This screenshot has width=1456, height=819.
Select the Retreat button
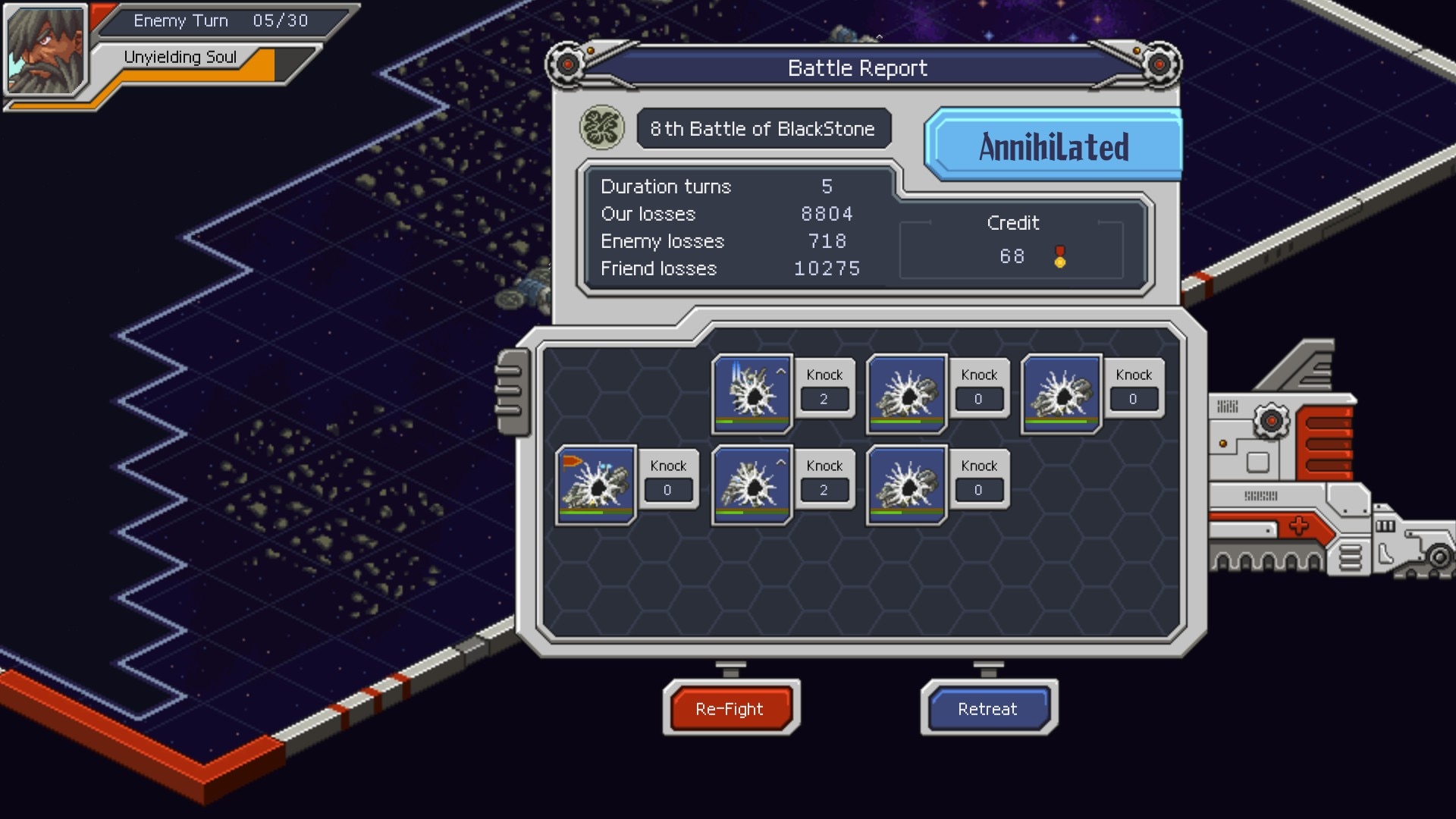[988, 708]
